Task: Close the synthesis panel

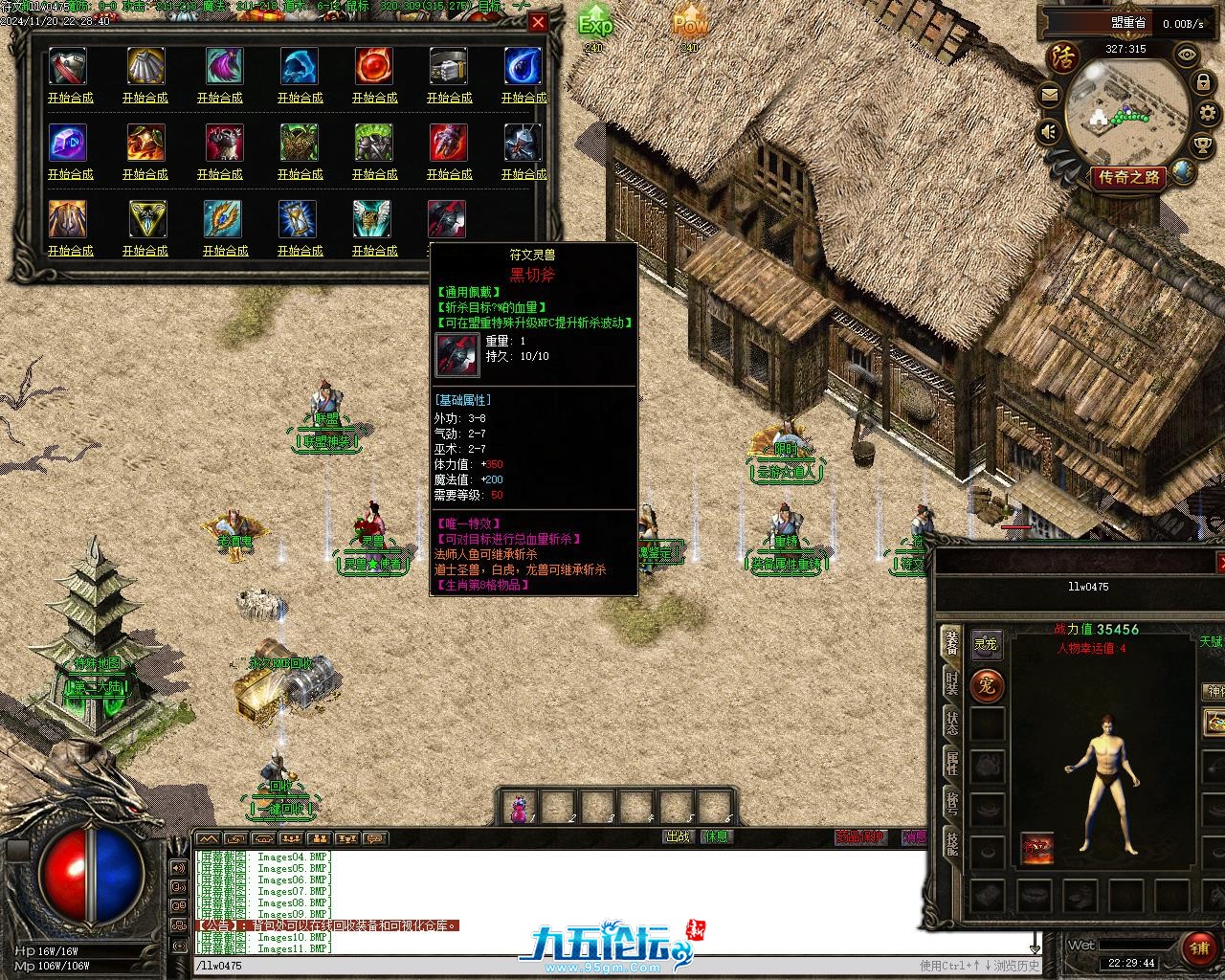Action: (539, 22)
